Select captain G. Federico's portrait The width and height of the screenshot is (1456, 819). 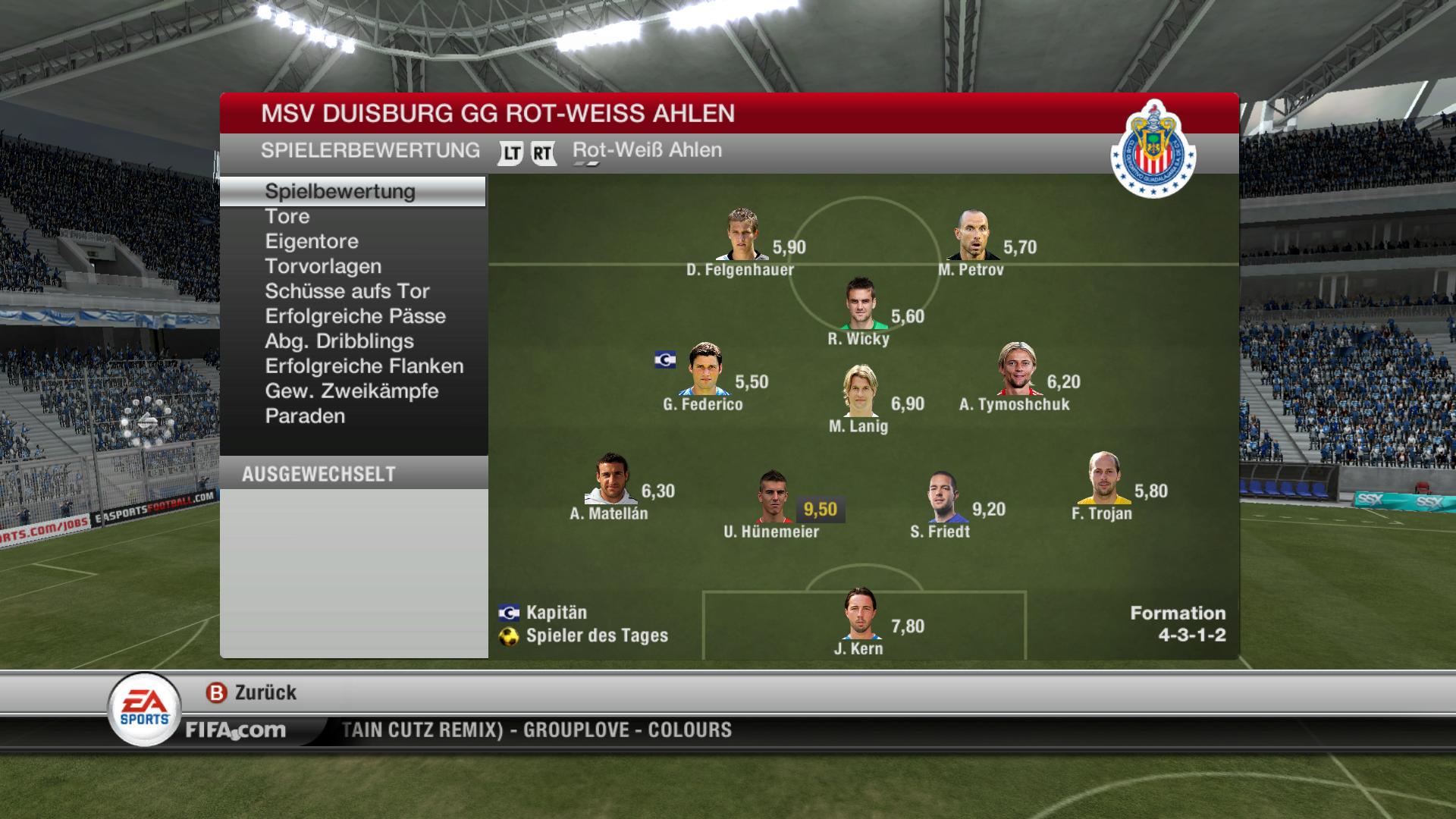pos(705,369)
